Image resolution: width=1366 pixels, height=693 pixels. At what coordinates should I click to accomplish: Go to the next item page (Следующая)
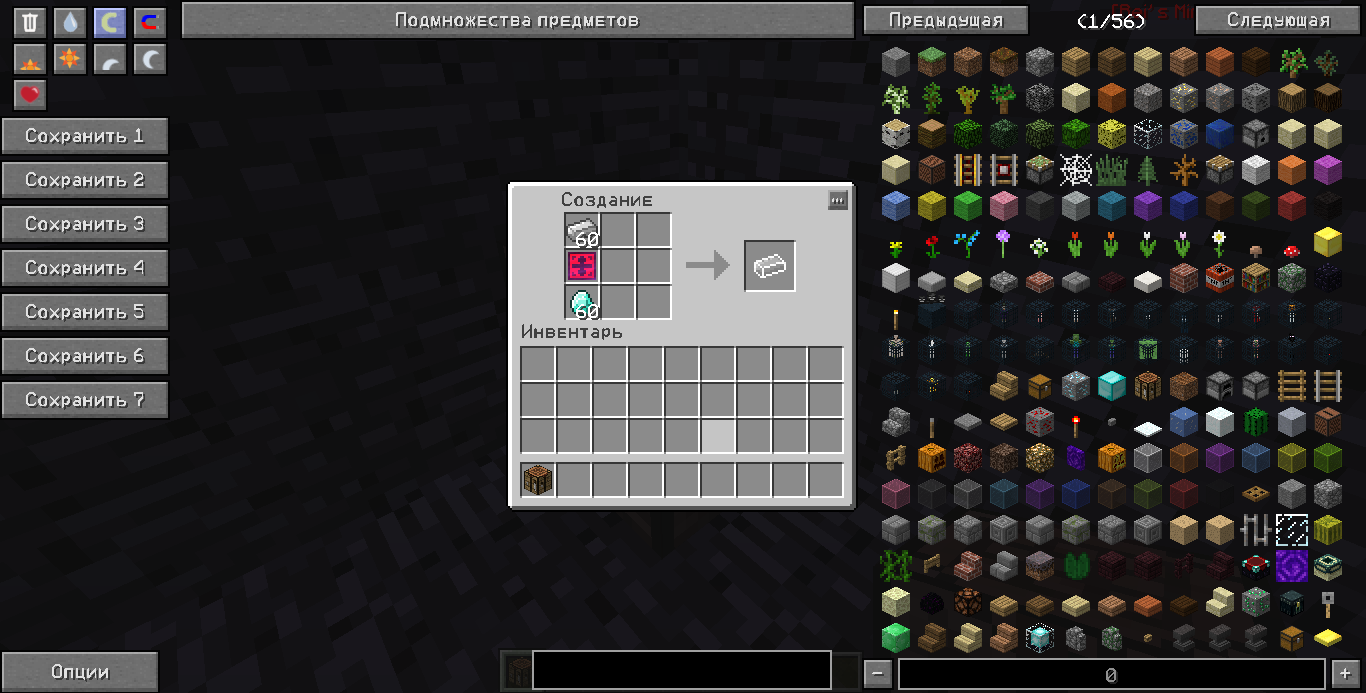click(1278, 20)
